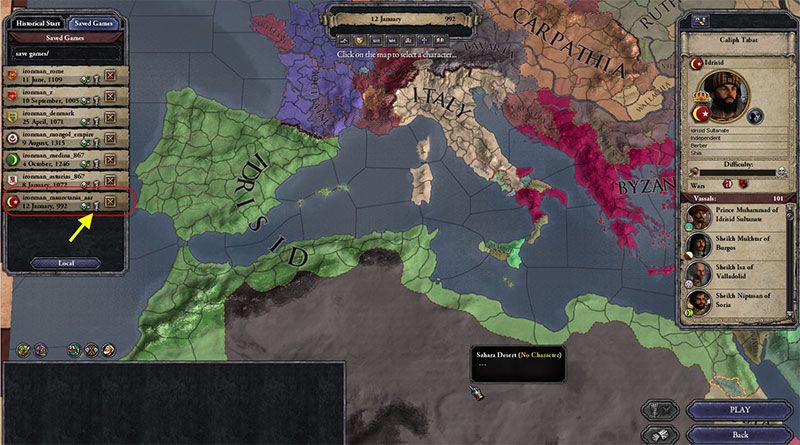
Task: Switch to the Historical Start tab
Action: click(x=35, y=22)
